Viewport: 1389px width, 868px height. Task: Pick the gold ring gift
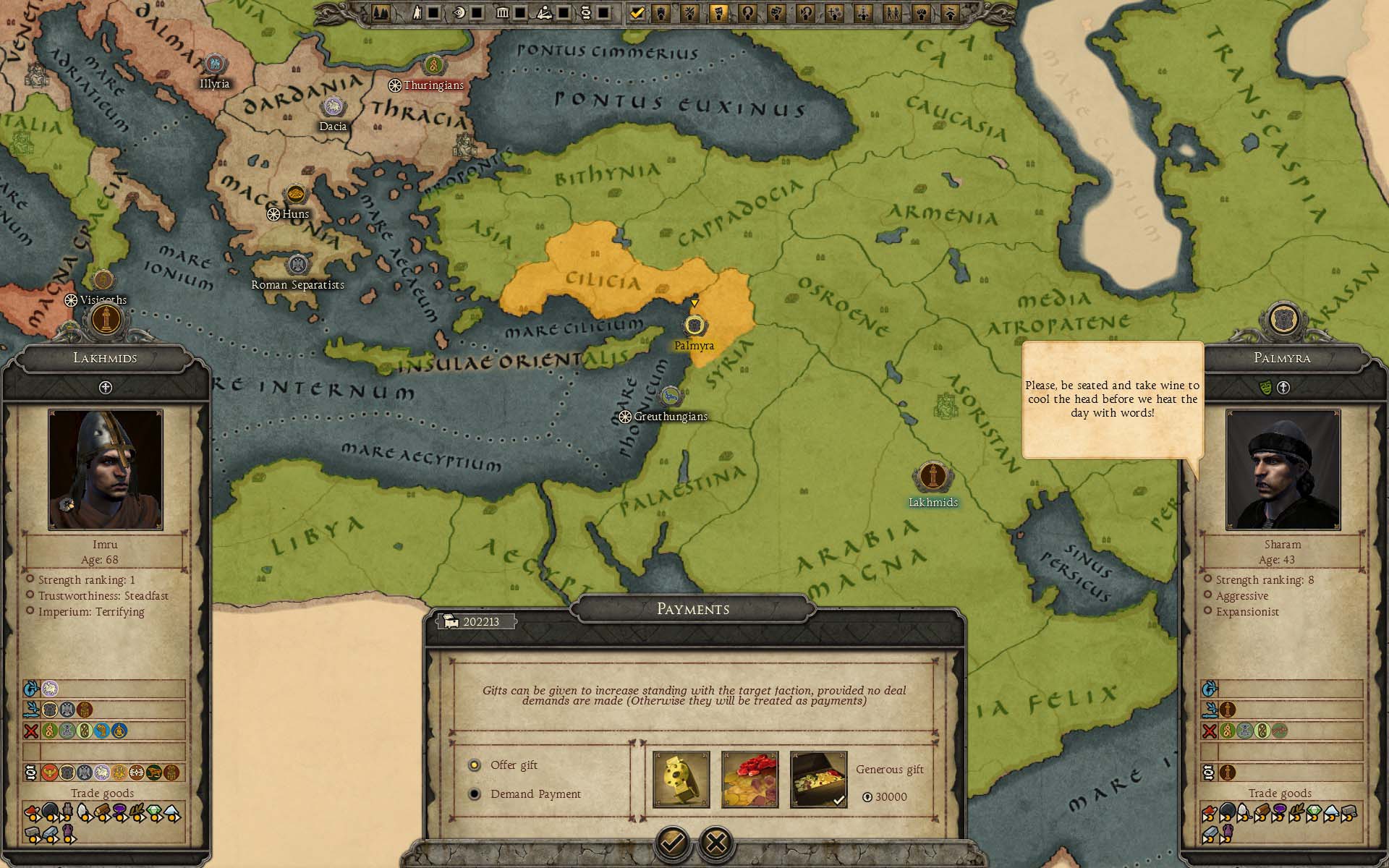(681, 779)
